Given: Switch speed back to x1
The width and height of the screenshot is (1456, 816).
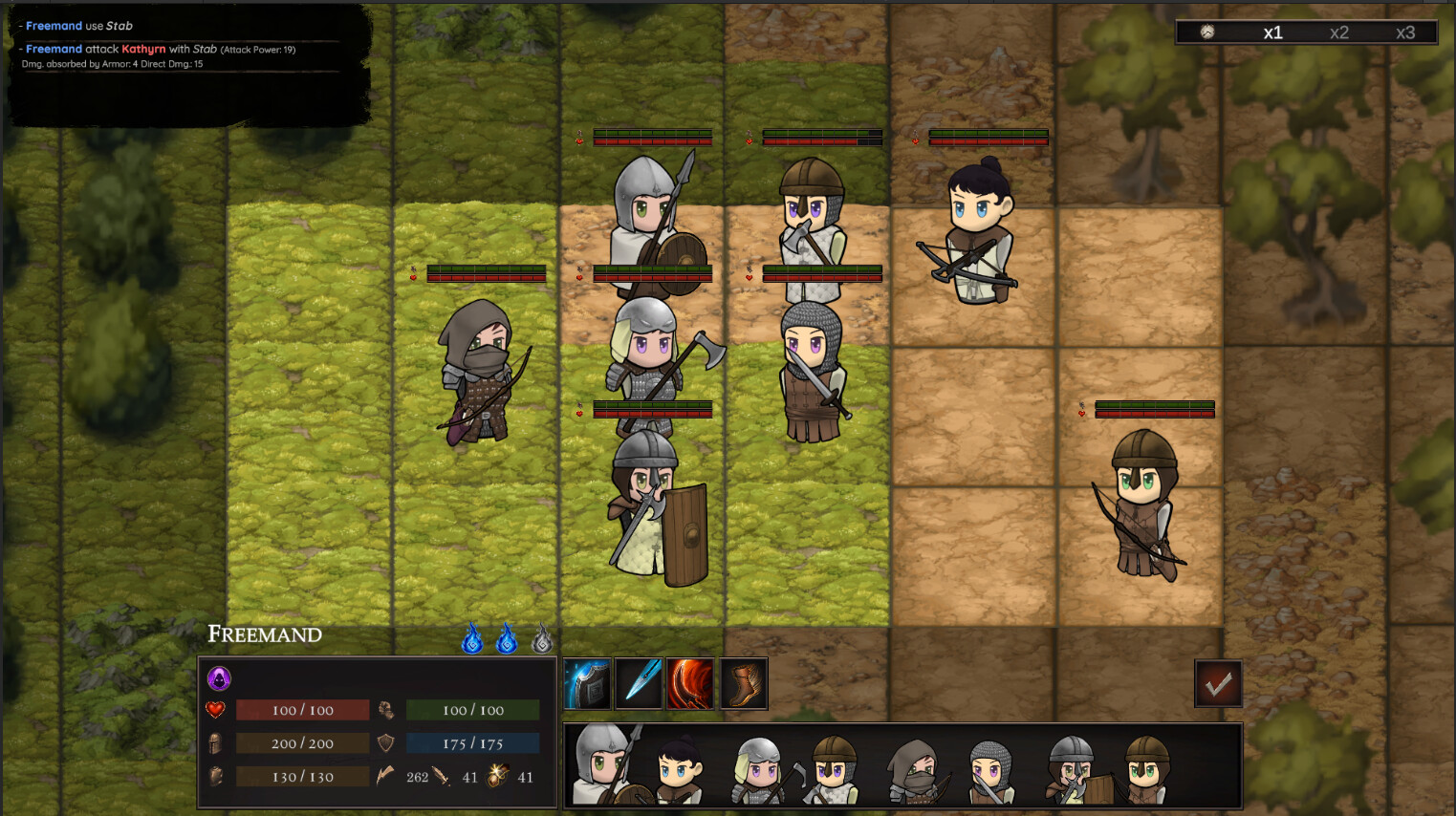Looking at the screenshot, I should click(1273, 31).
